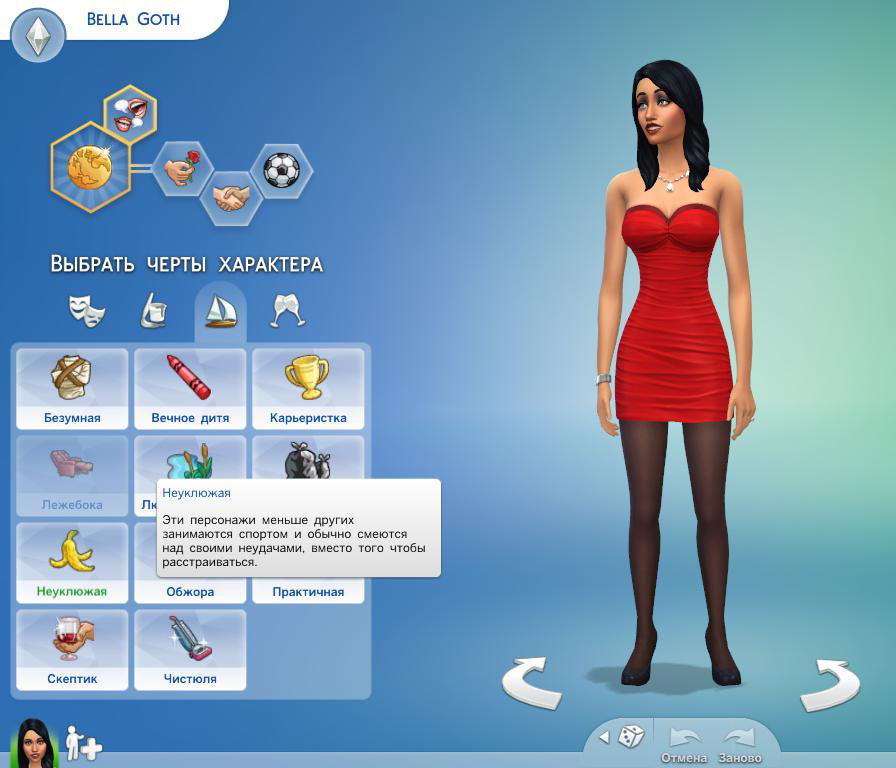Viewport: 896px width, 768px height.
Task: Choose the Скептик trait tile
Action: click(71, 650)
